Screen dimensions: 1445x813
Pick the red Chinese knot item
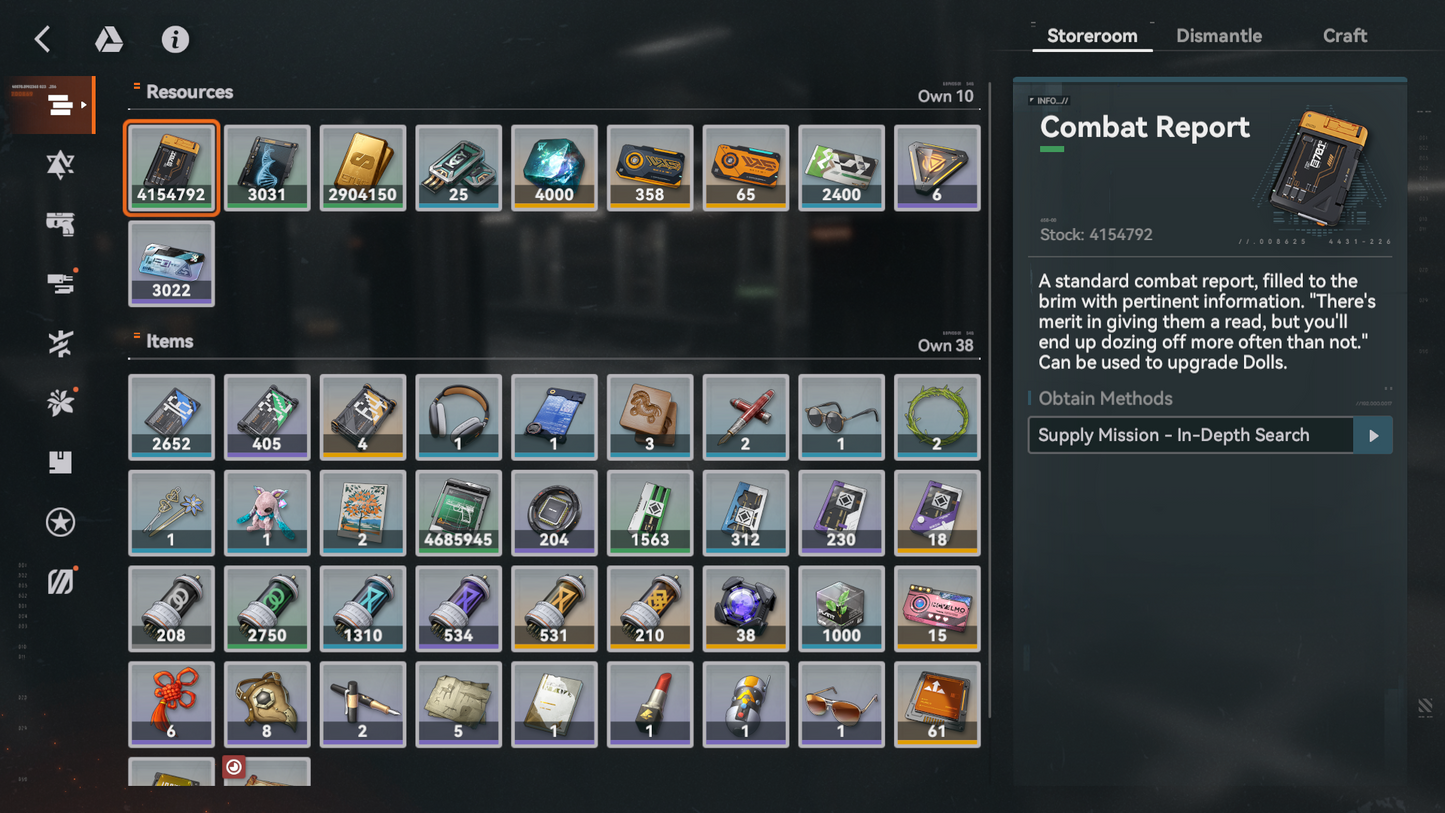(x=171, y=703)
